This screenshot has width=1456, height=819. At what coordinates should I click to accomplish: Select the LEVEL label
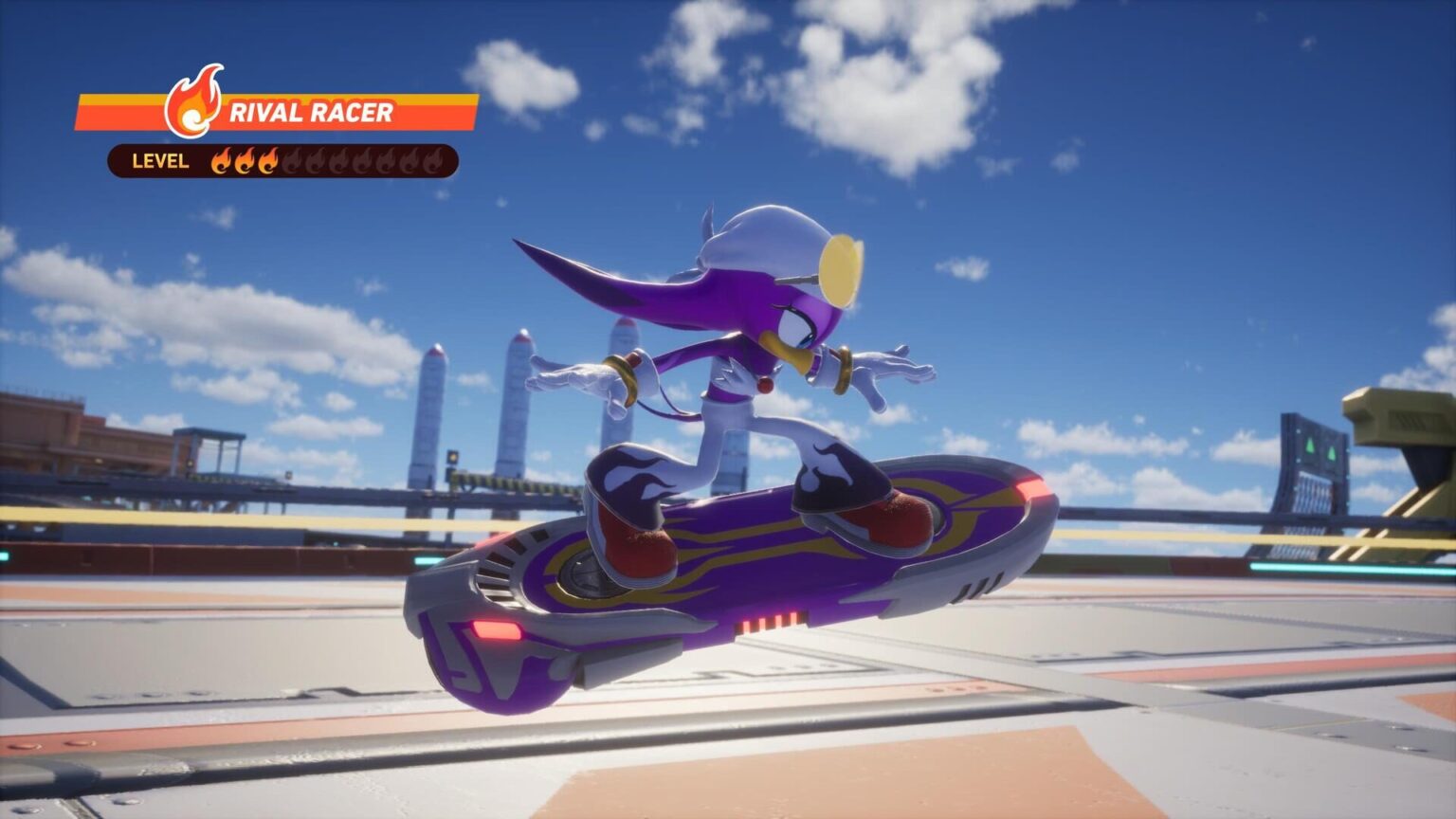coord(158,161)
